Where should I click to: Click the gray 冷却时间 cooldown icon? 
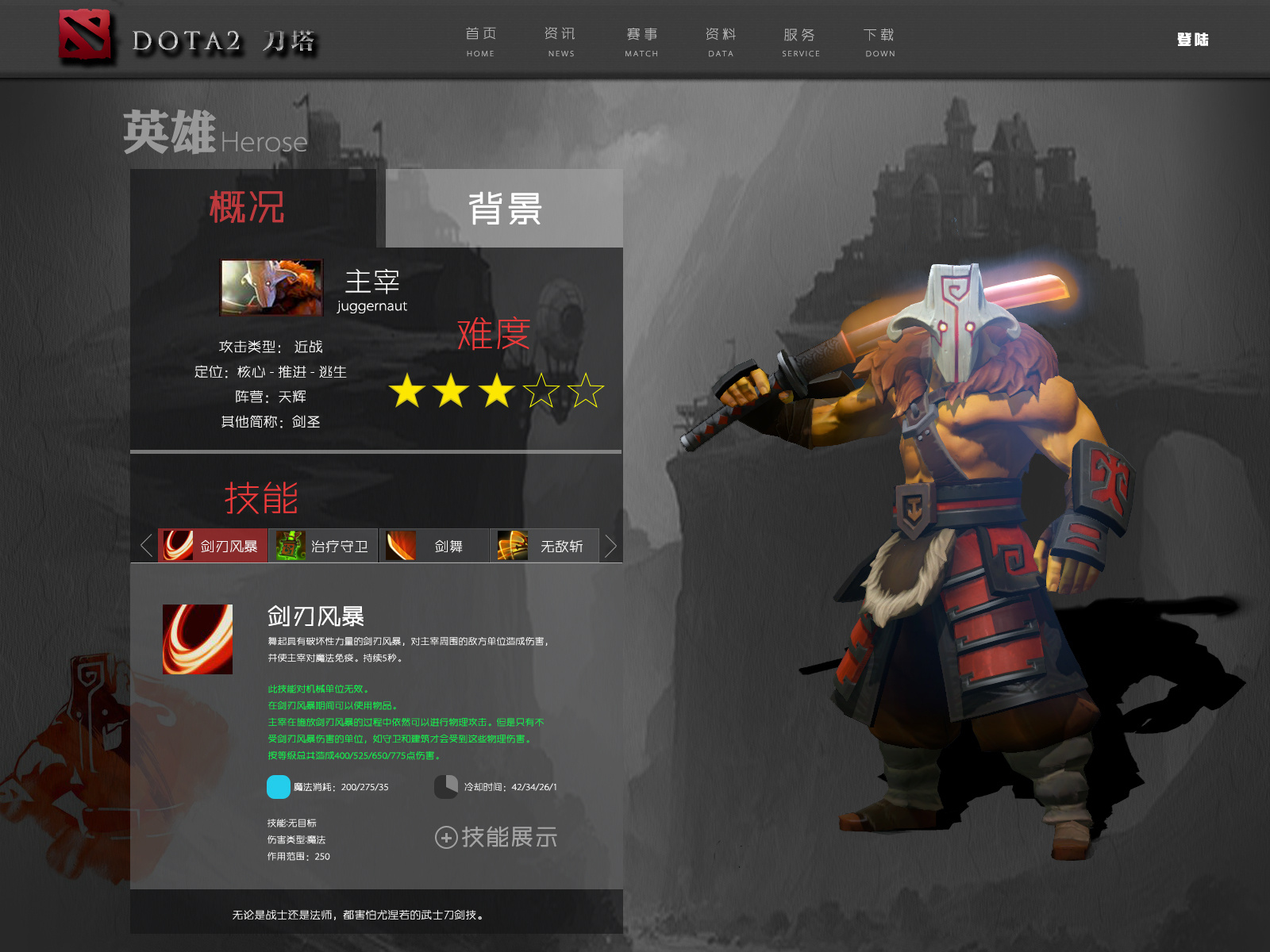click(445, 787)
